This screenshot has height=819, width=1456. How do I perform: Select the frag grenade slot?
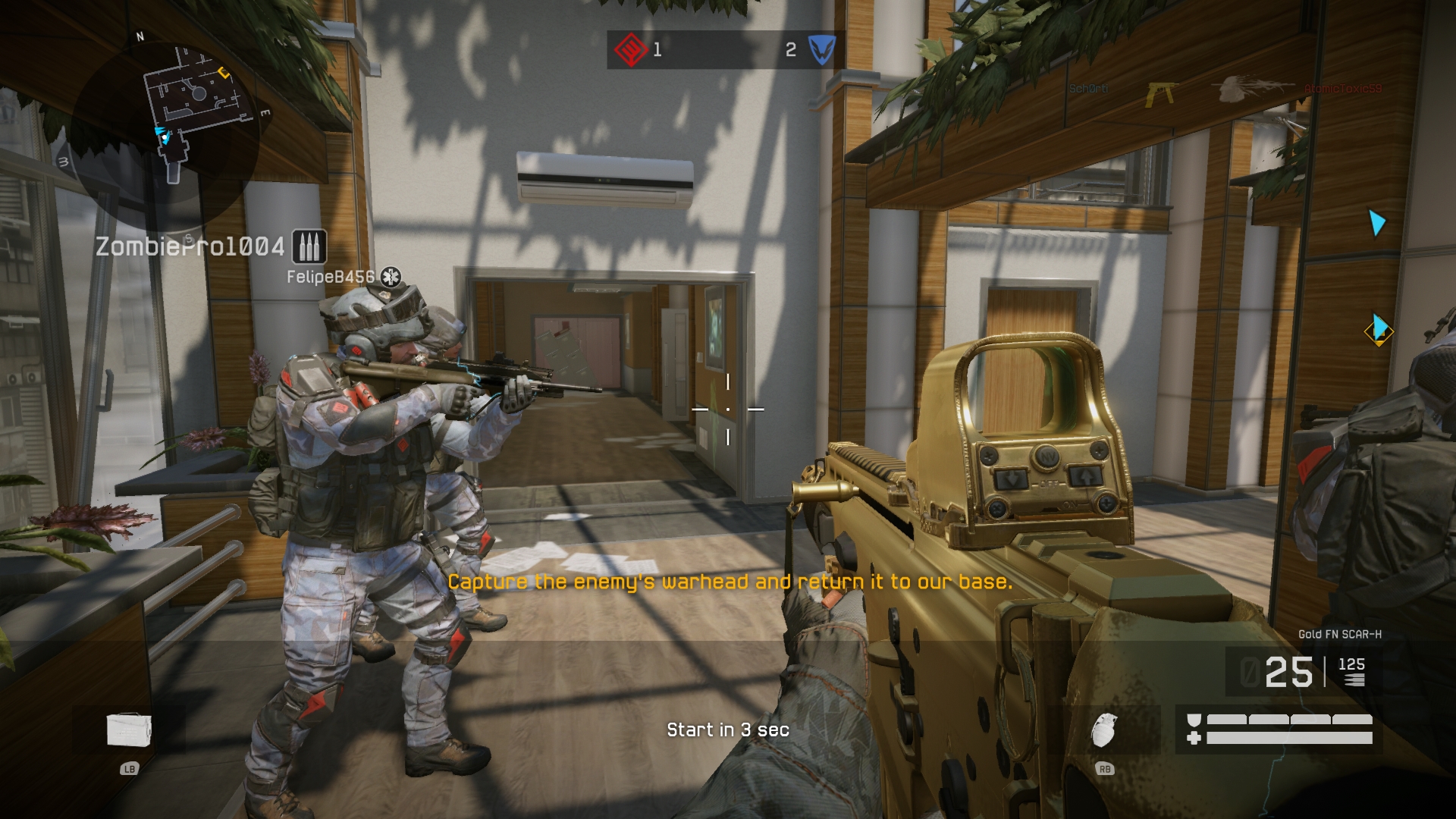(1104, 730)
